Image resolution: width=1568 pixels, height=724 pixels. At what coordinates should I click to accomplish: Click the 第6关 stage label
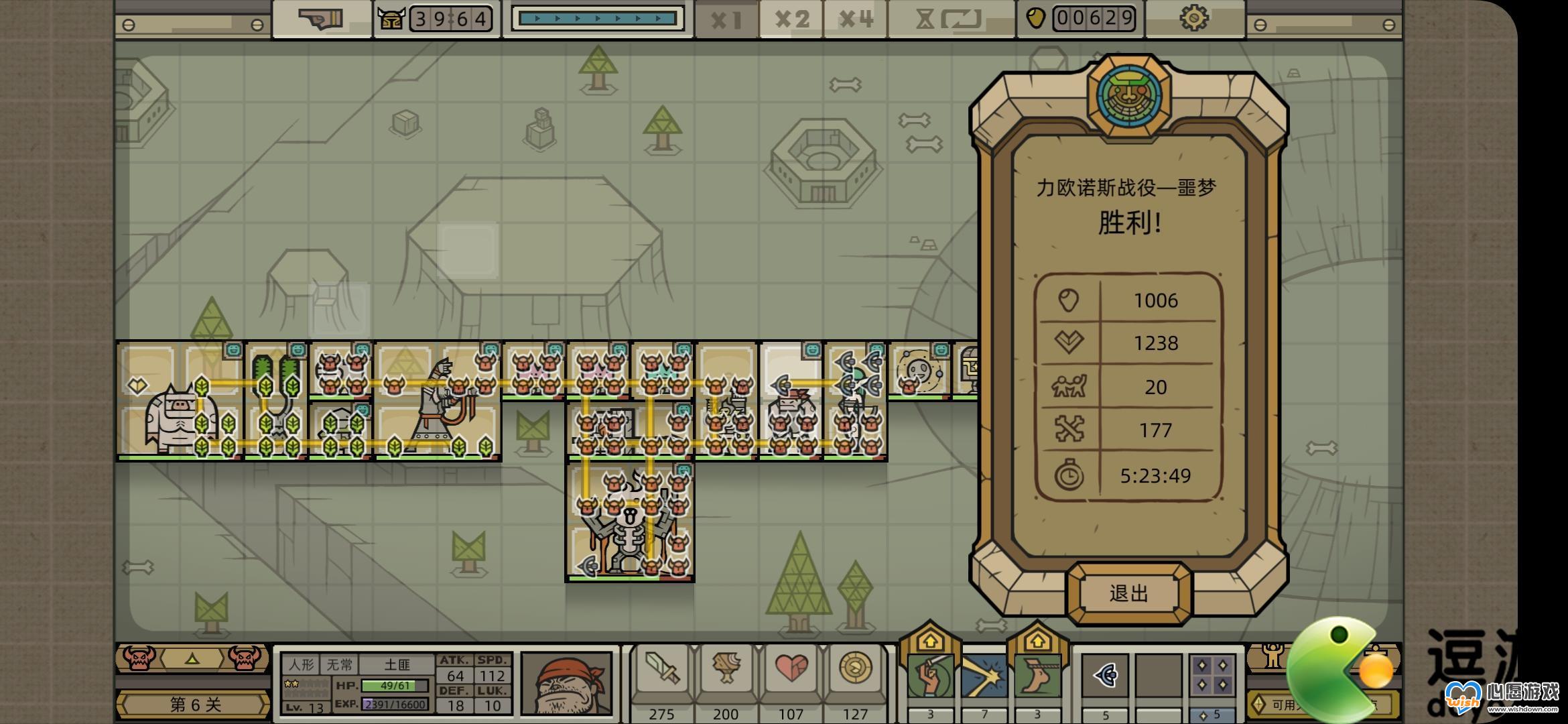pyautogui.click(x=195, y=705)
